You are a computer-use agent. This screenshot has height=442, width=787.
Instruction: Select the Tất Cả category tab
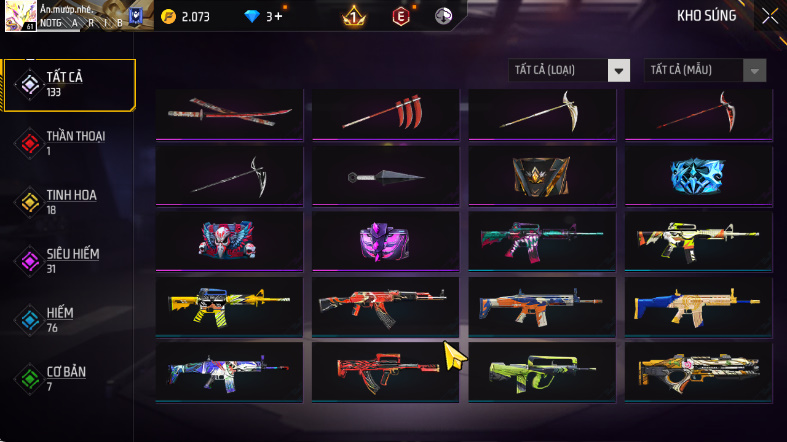(x=69, y=84)
